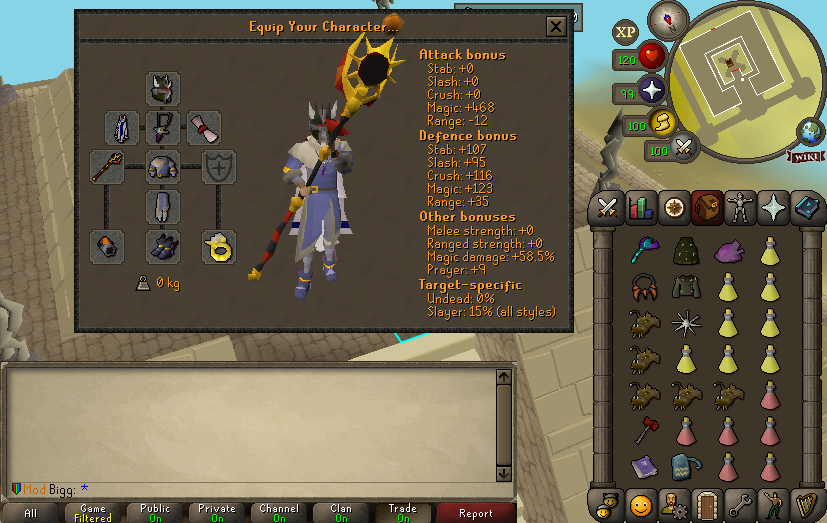Screen dimensions: 827x523
Task: Activate quick prayers orb
Action: pyautogui.click(x=653, y=90)
